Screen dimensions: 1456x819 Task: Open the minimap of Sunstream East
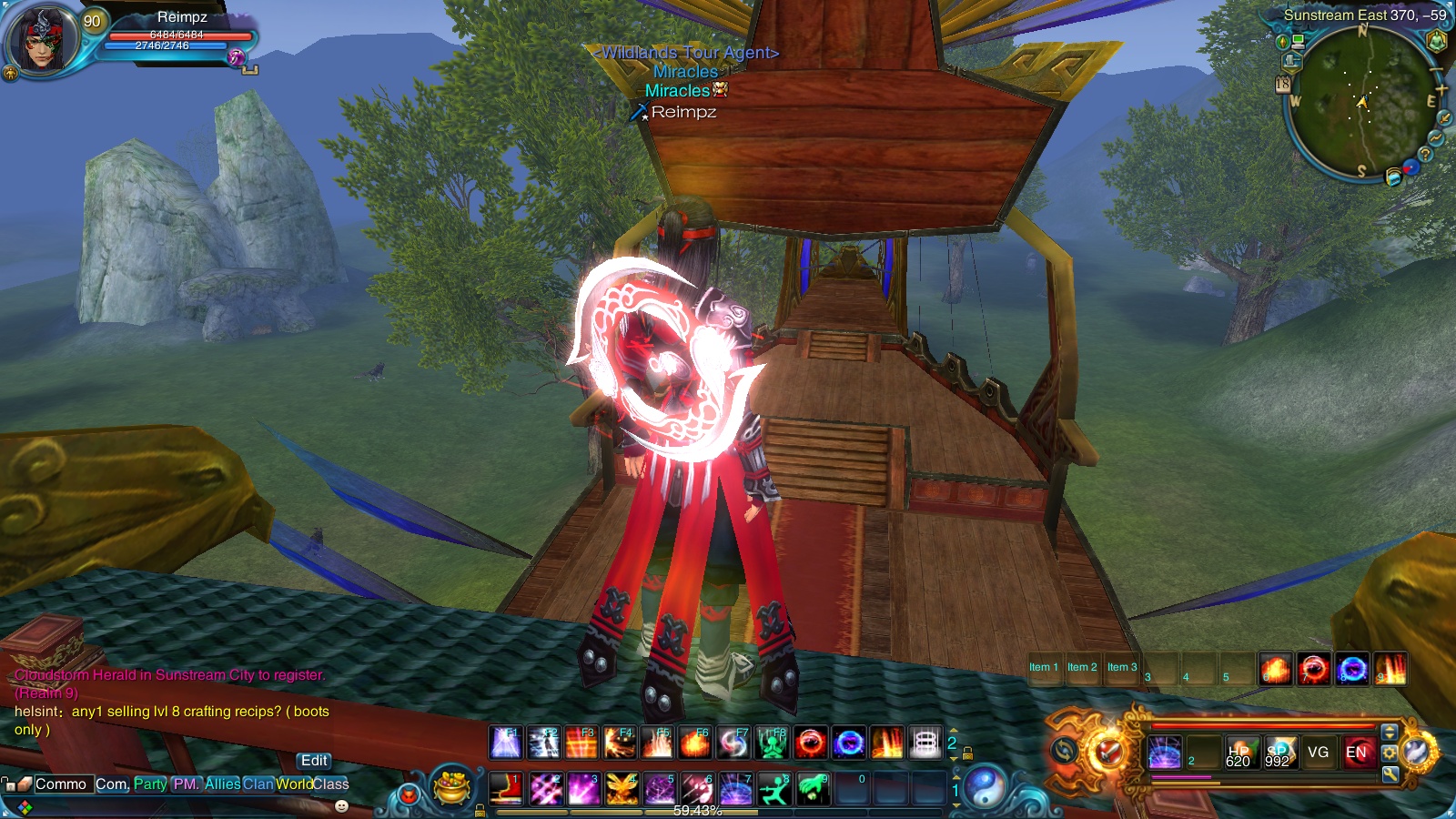pyautogui.click(x=1362, y=100)
